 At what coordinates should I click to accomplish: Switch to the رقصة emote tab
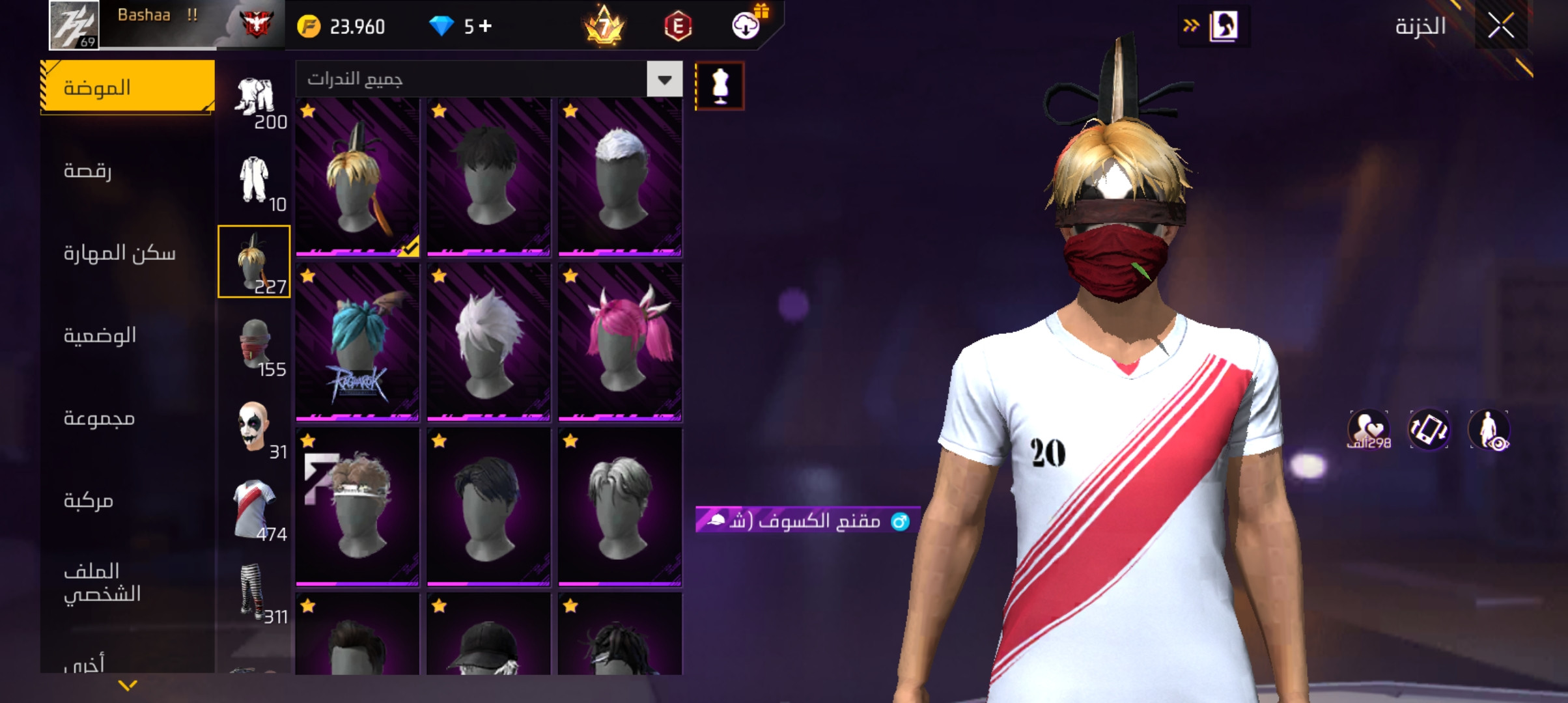pos(88,171)
